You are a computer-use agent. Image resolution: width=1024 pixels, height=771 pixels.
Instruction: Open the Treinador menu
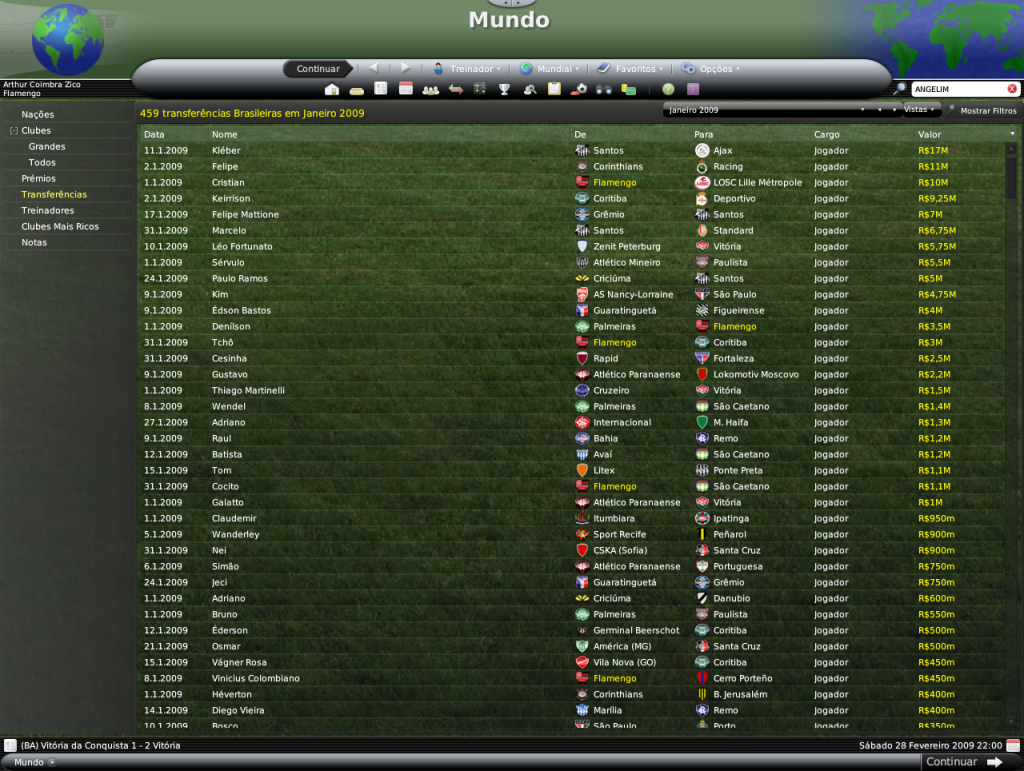[466, 69]
